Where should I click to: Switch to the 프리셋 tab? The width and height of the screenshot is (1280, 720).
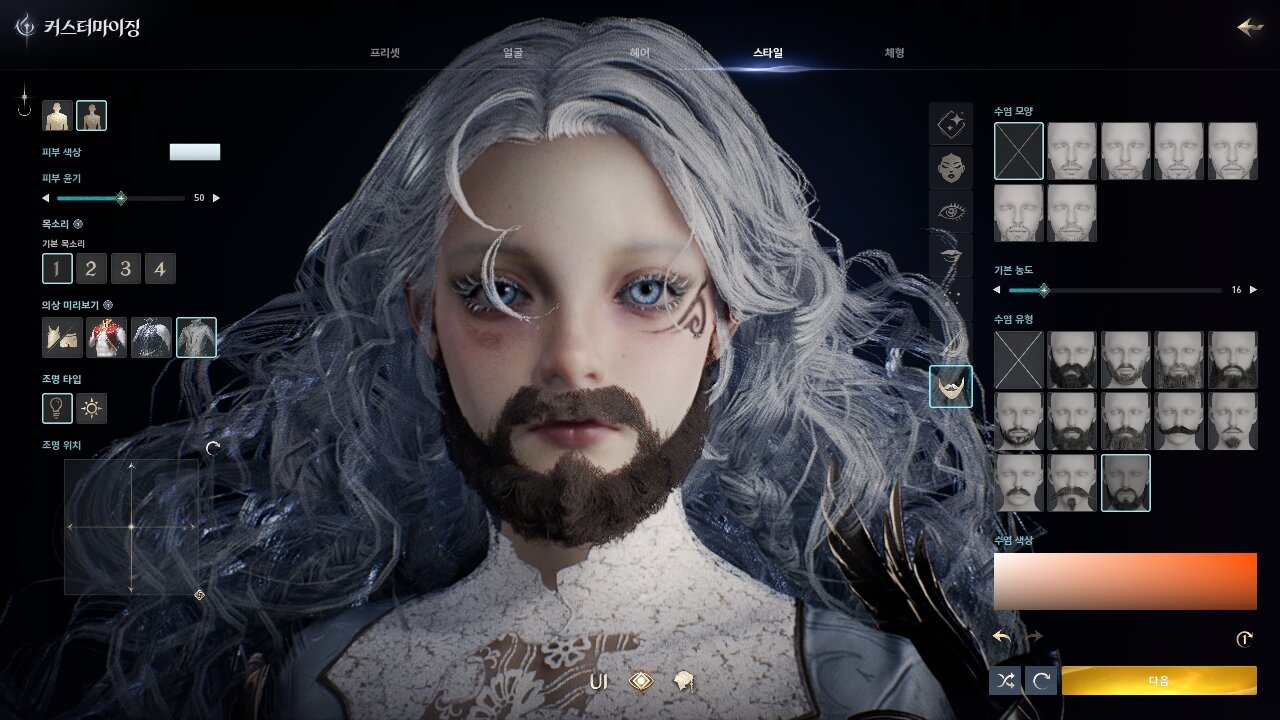click(385, 53)
